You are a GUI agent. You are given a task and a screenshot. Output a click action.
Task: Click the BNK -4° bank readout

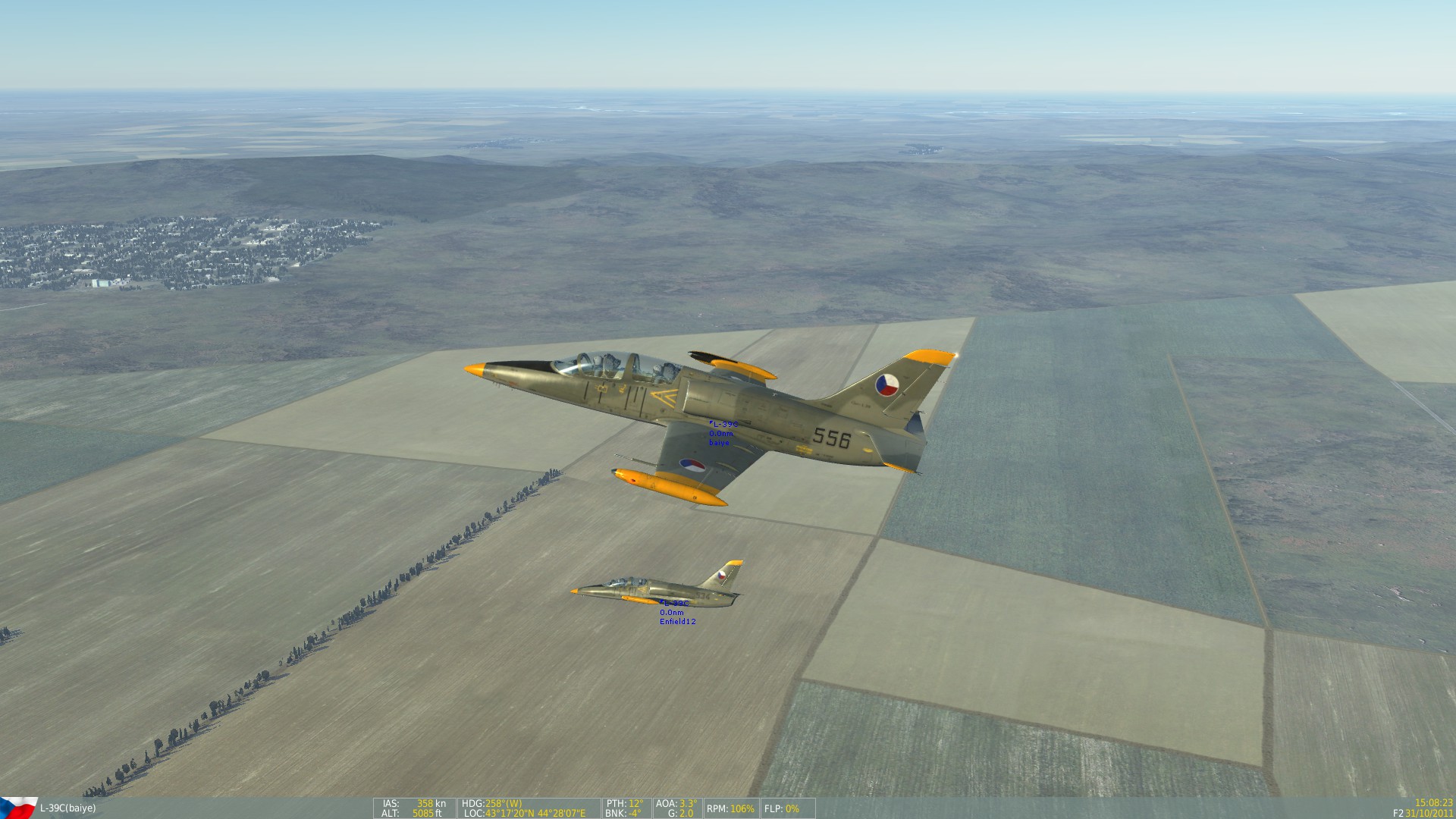click(x=622, y=813)
